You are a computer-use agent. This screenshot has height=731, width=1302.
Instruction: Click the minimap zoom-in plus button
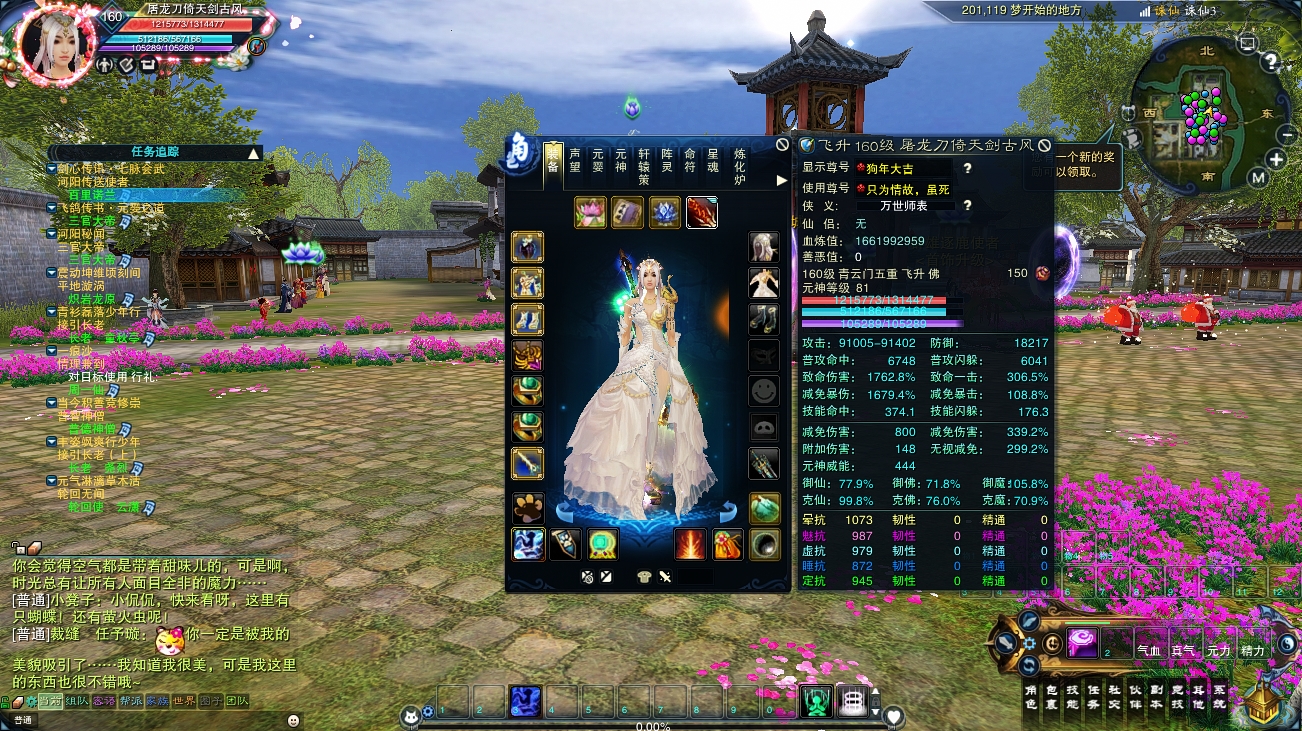pyautogui.click(x=1276, y=159)
